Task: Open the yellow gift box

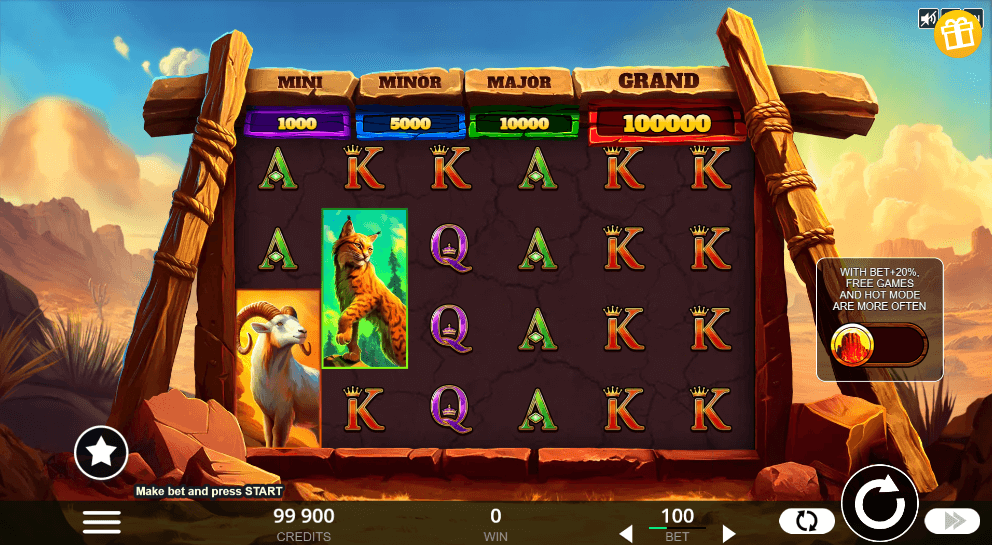Action: pos(958,33)
